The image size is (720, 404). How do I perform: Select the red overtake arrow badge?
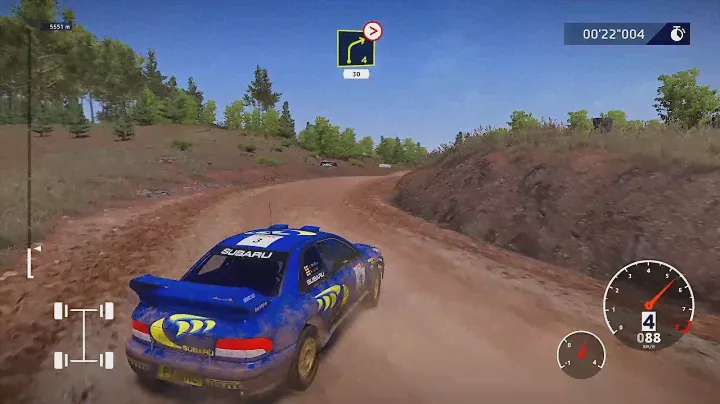pos(373,31)
